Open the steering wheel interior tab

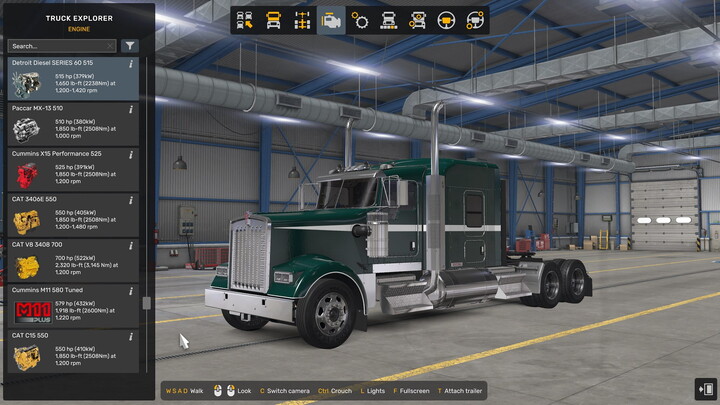click(x=447, y=20)
